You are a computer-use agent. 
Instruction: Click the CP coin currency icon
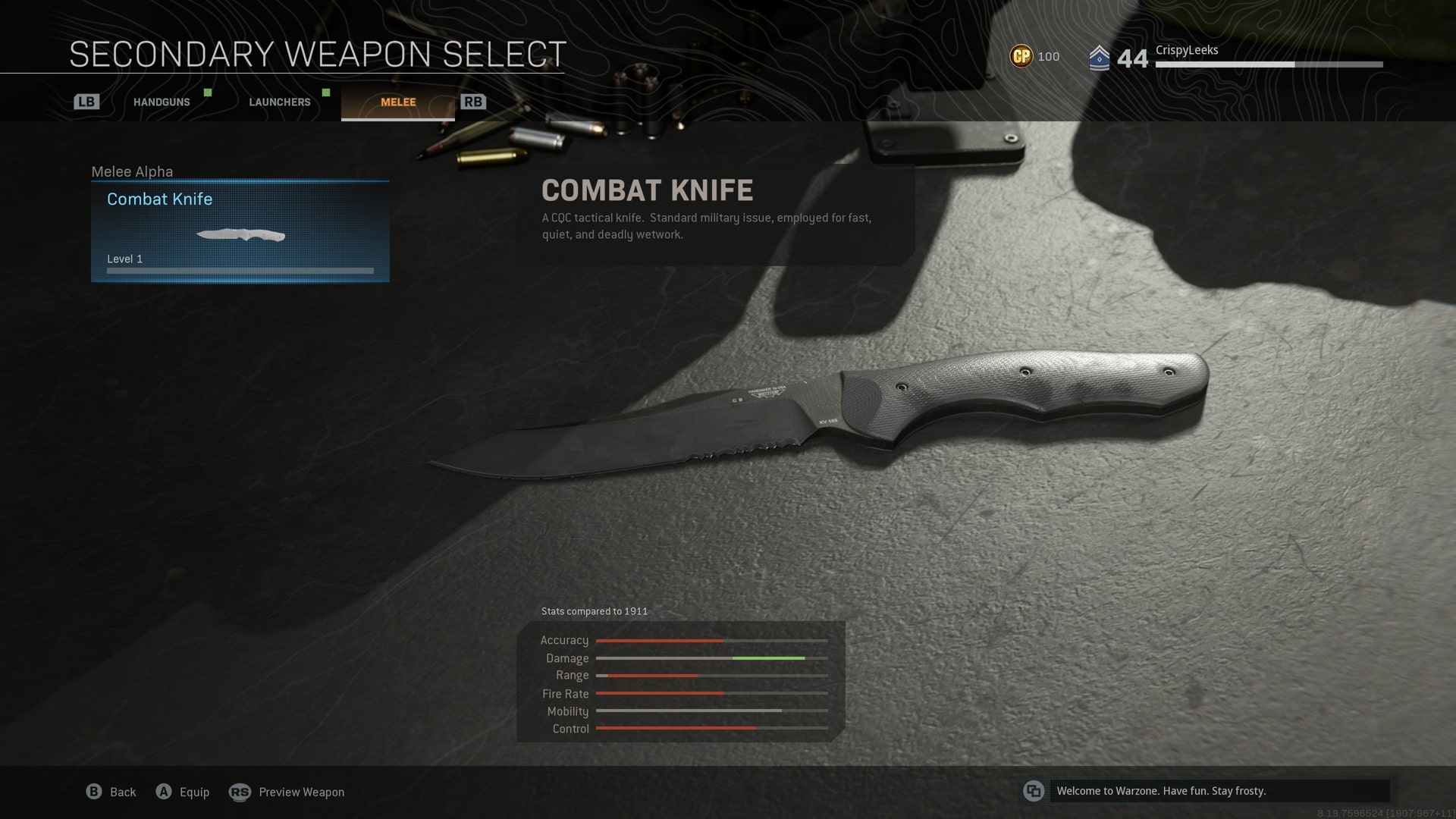[x=1021, y=55]
